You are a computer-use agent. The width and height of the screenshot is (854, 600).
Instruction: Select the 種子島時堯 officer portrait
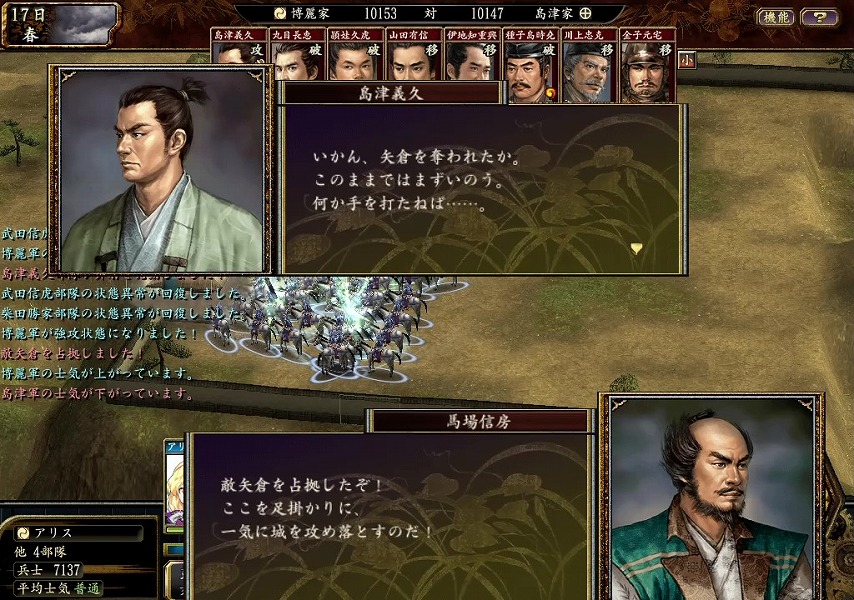pyautogui.click(x=531, y=68)
